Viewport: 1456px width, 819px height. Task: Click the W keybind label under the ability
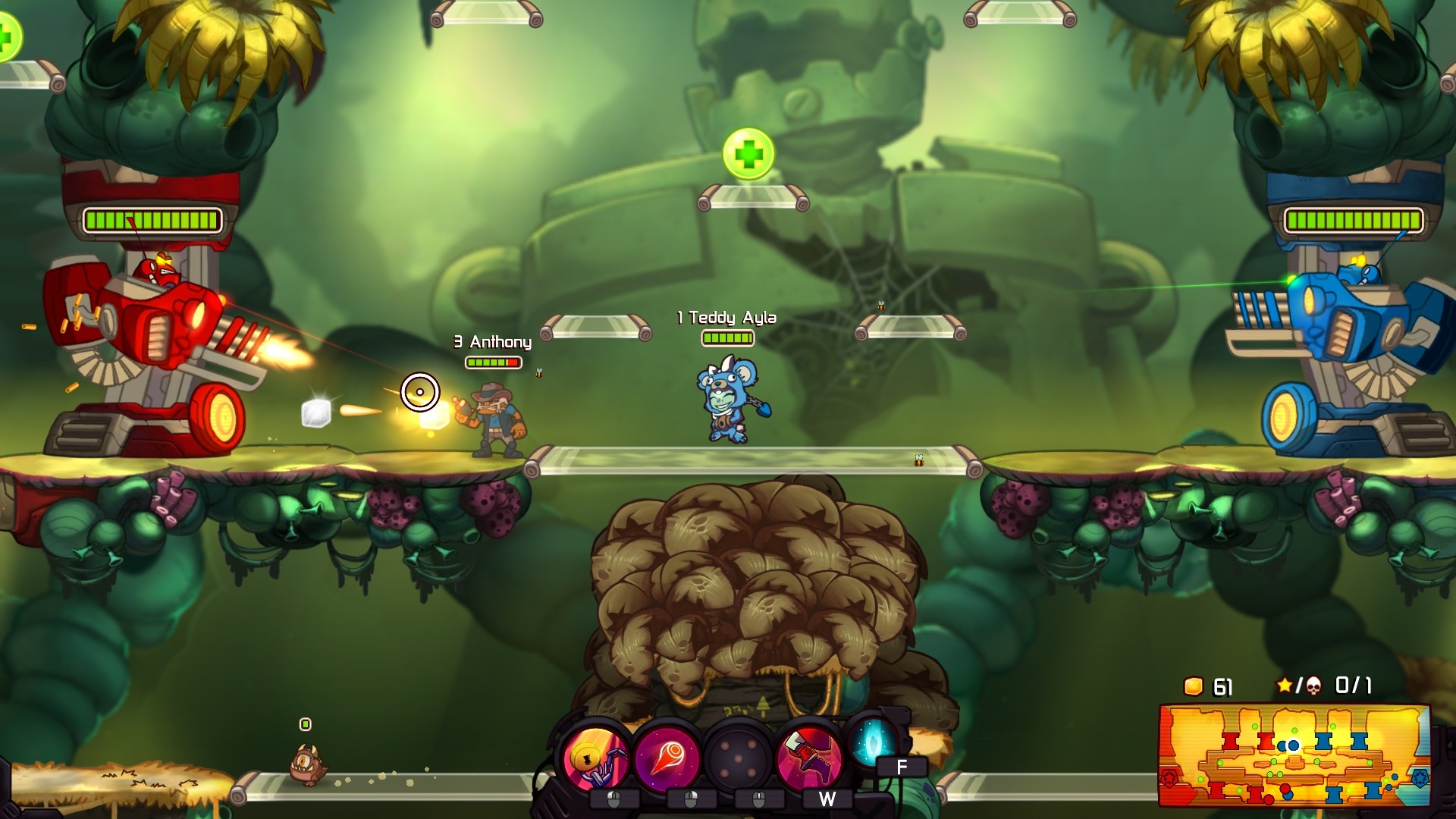827,798
